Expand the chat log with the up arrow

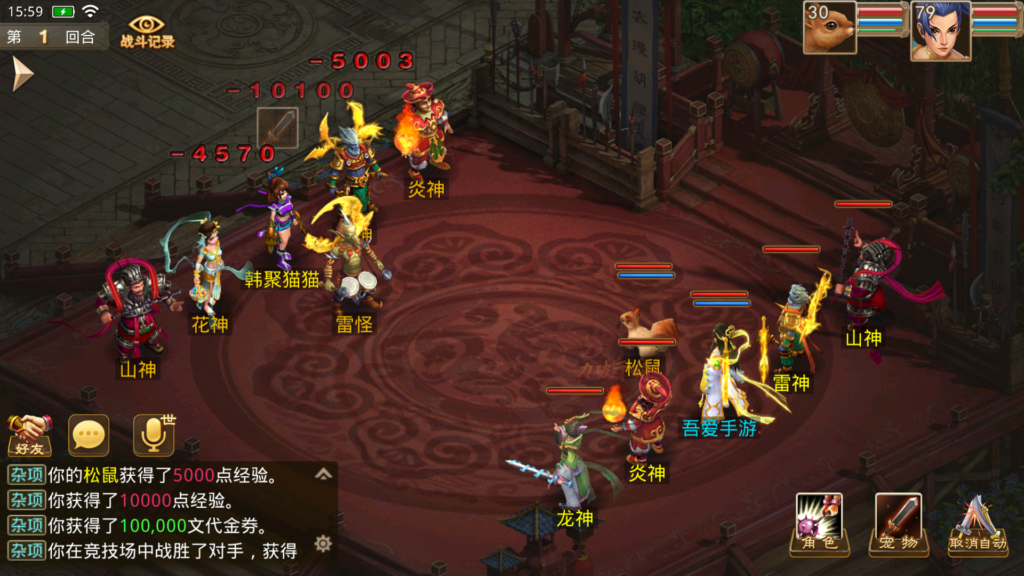(x=323, y=474)
